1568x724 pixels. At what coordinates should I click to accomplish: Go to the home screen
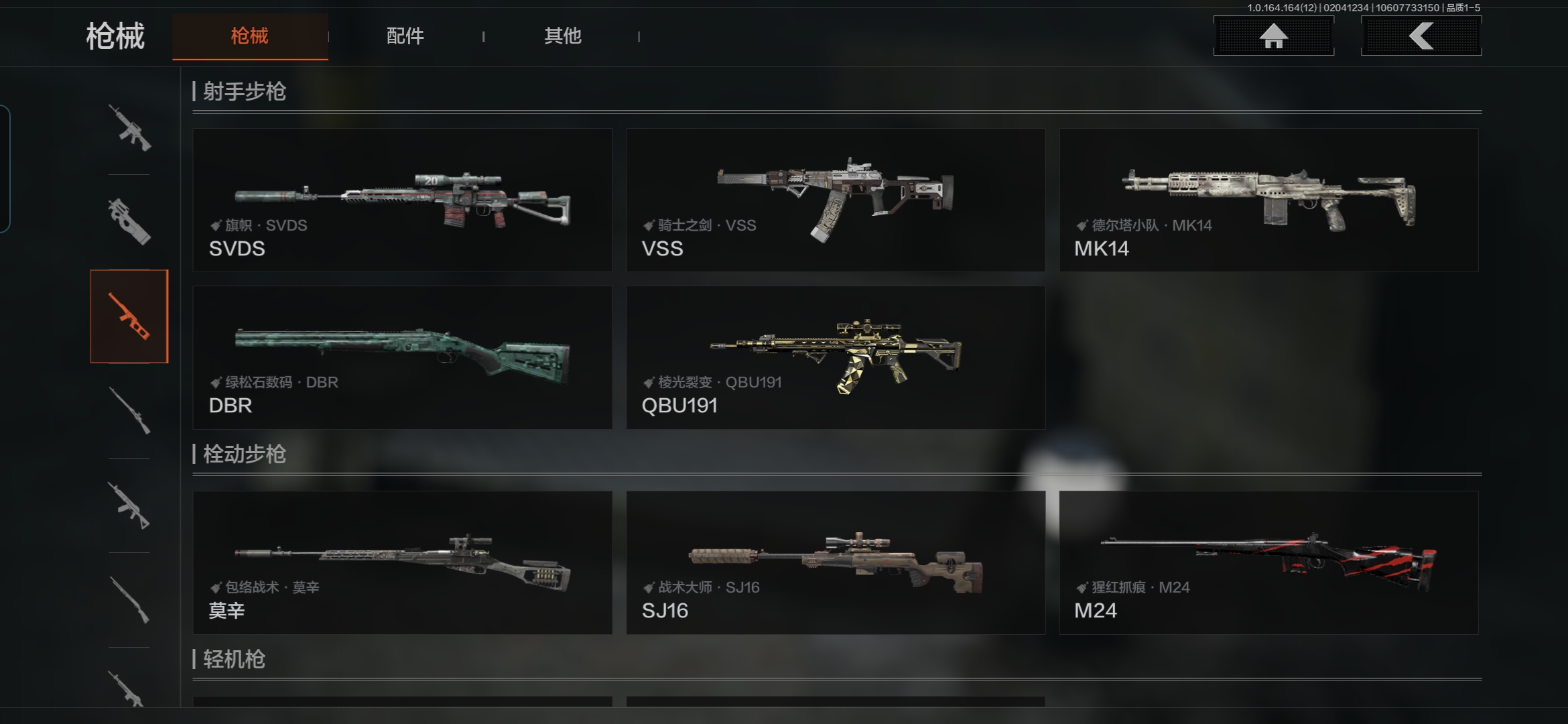[x=1273, y=36]
